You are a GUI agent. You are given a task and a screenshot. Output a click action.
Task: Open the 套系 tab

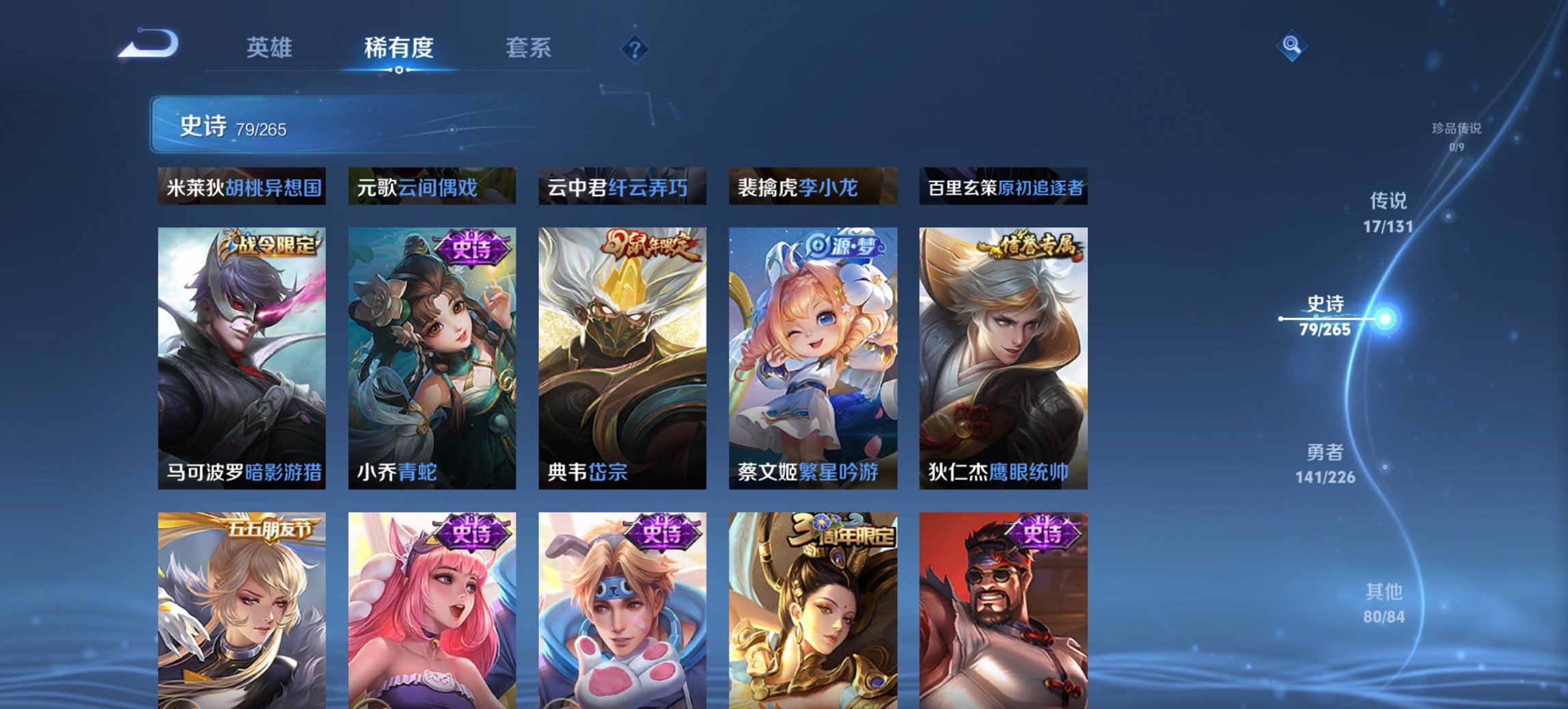click(529, 48)
